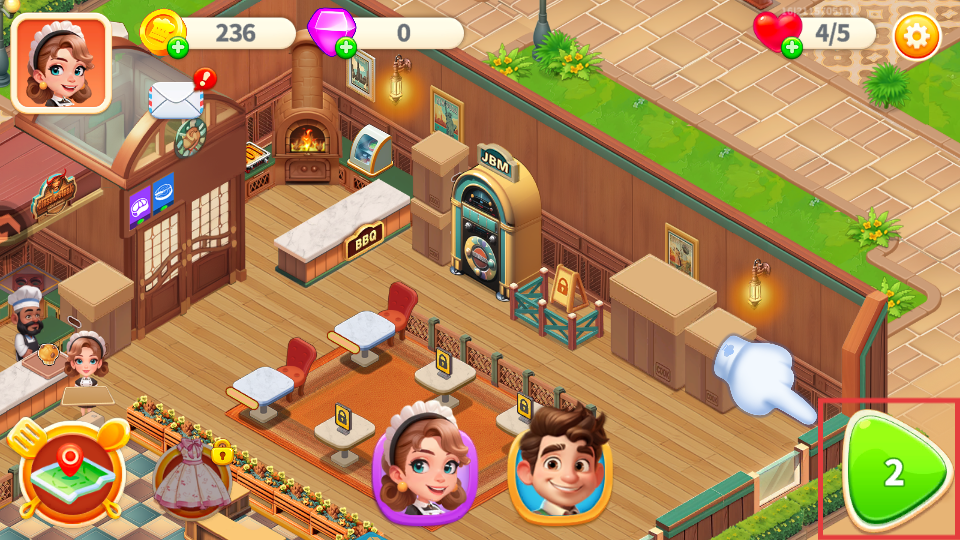960x540 pixels.
Task: Open the waitress player profile portrait
Action: pos(61,62)
